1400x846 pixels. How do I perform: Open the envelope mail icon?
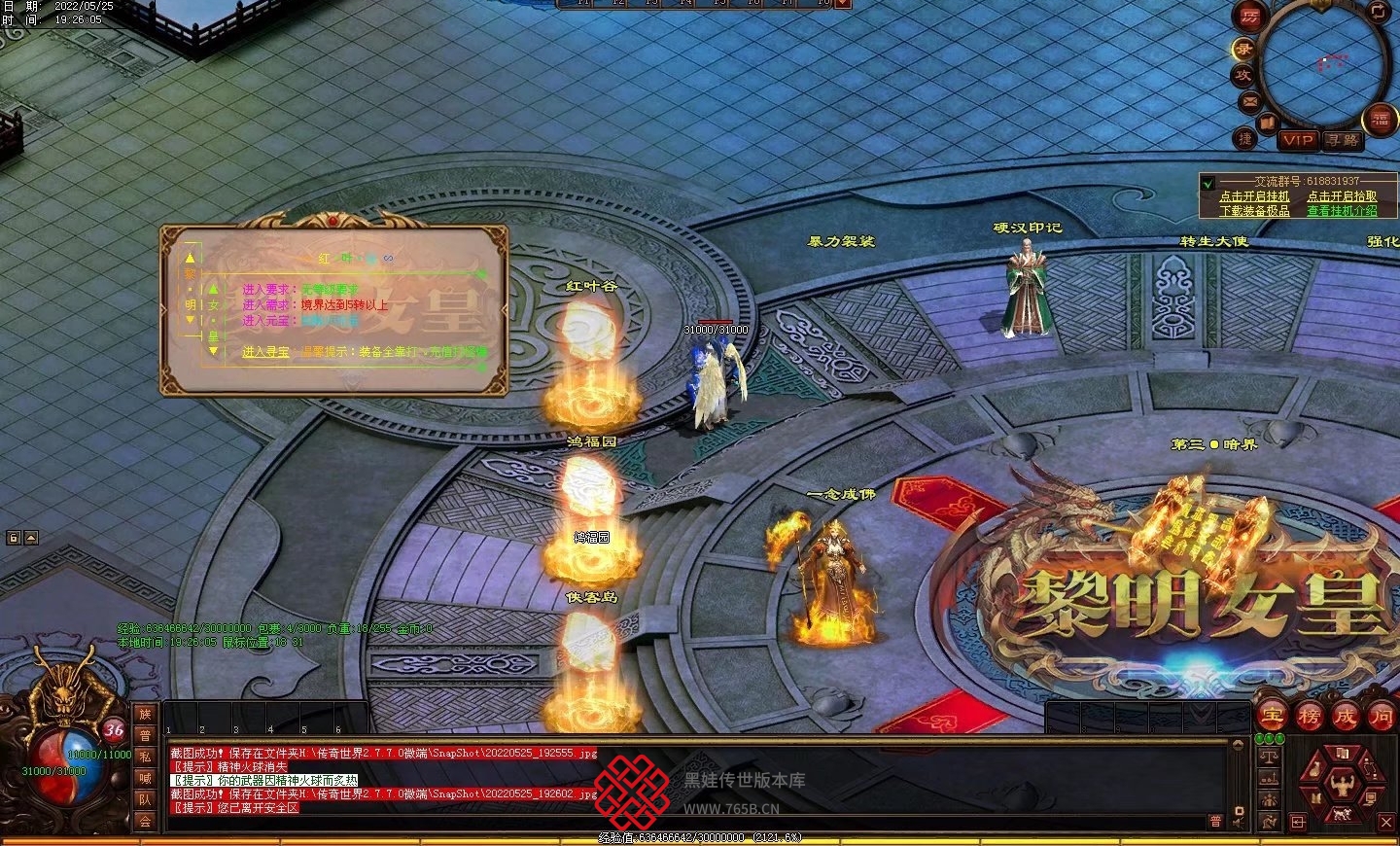click(x=1249, y=101)
